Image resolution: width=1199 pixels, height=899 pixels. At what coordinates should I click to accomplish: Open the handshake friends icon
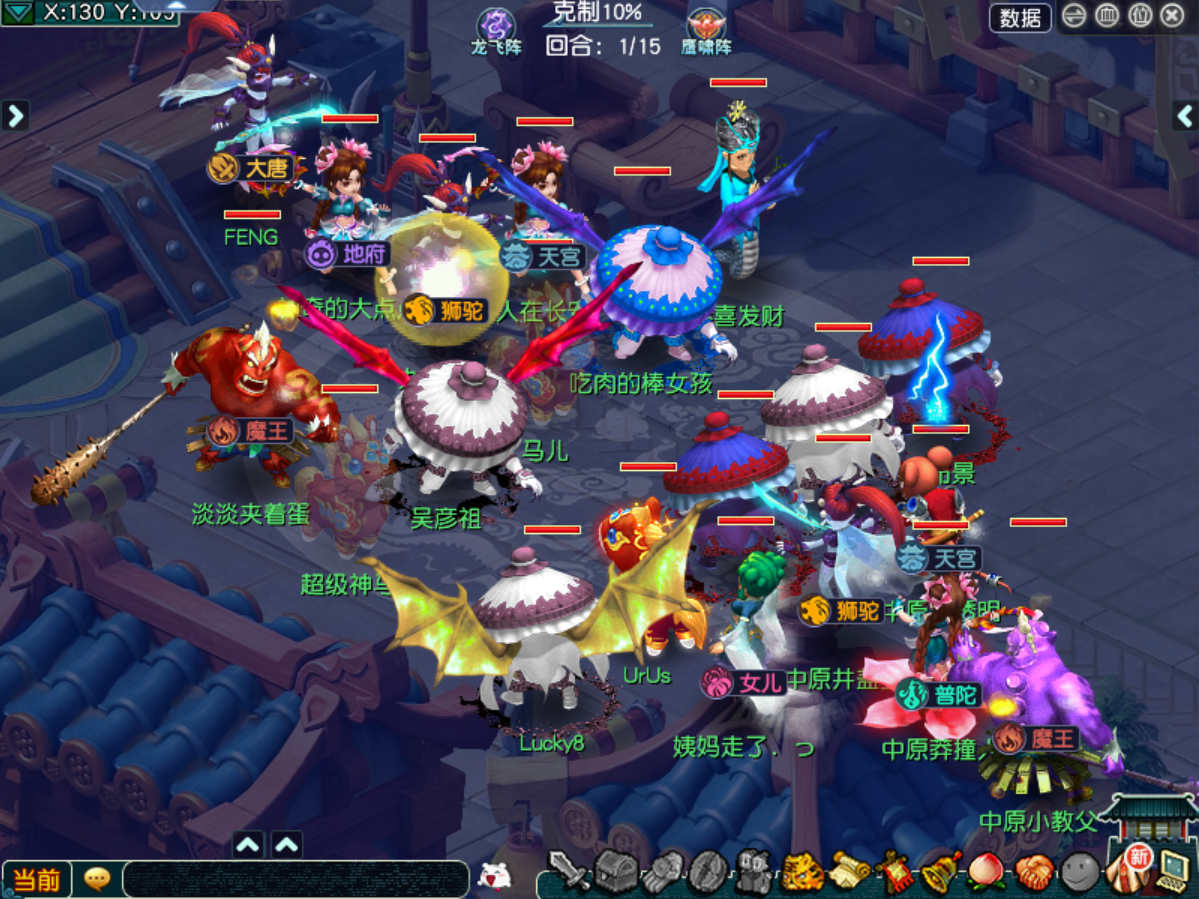1033,873
